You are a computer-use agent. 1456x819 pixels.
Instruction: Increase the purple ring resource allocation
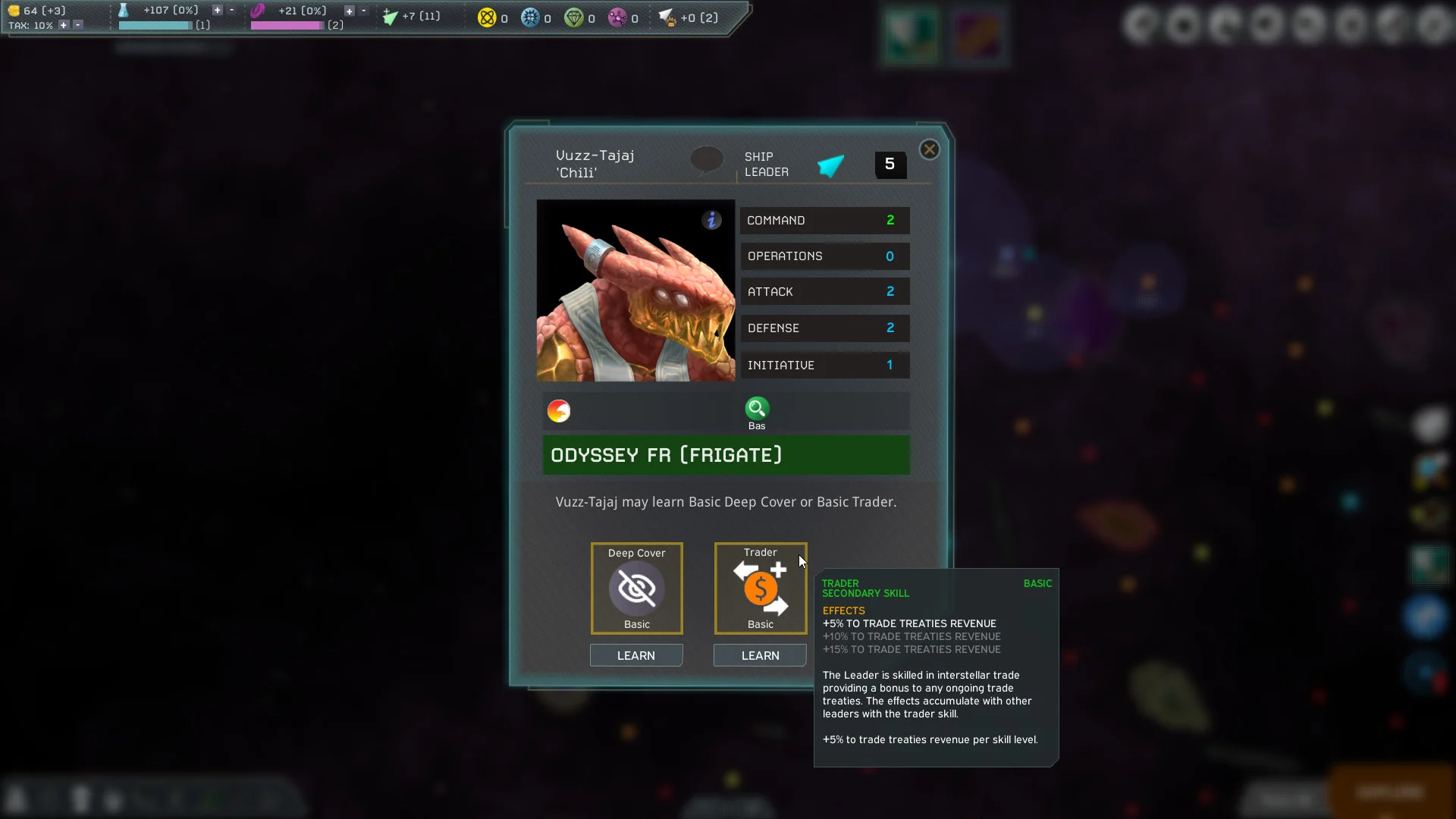click(349, 11)
